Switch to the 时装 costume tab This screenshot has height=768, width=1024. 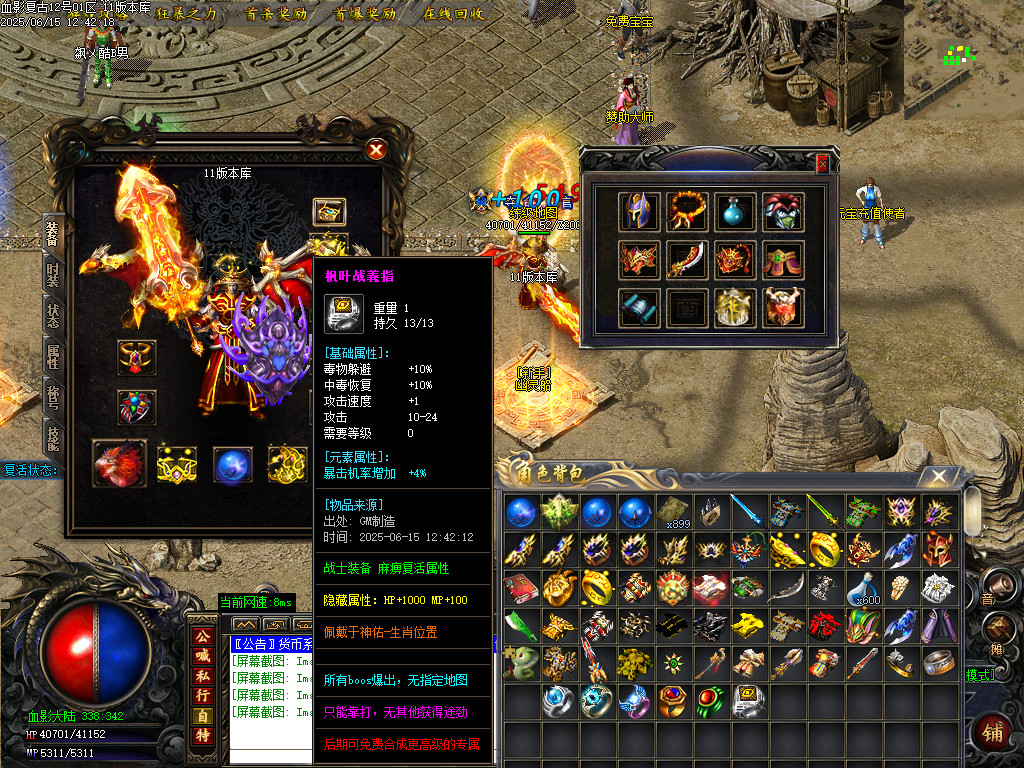click(53, 273)
